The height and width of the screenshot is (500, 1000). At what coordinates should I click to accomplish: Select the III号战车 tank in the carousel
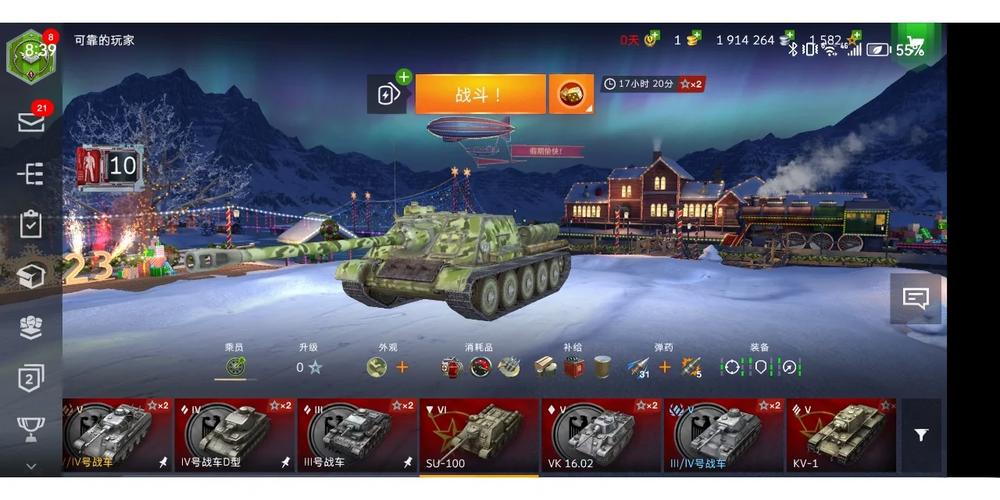357,435
